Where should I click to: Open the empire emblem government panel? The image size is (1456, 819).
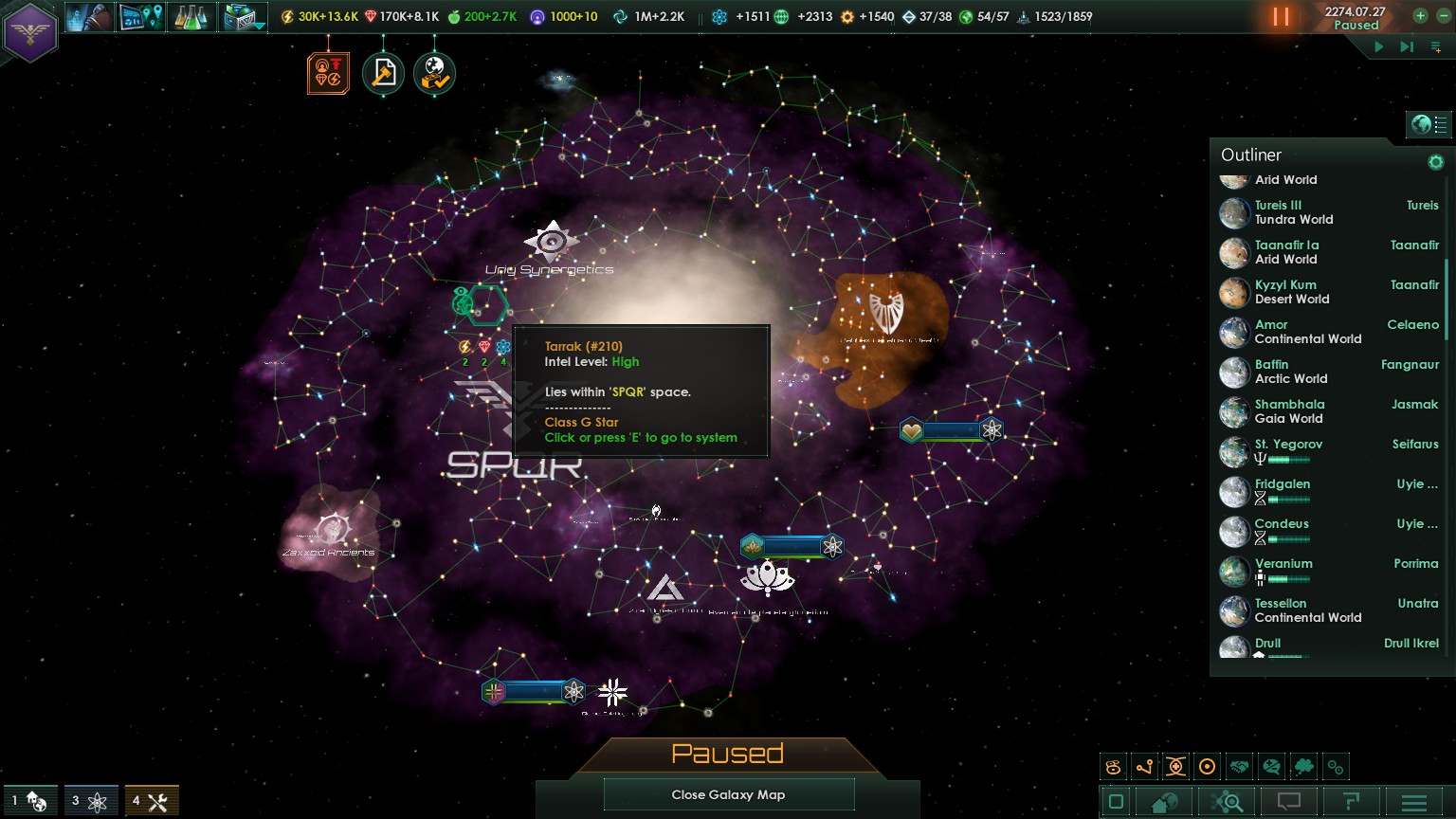(x=30, y=32)
